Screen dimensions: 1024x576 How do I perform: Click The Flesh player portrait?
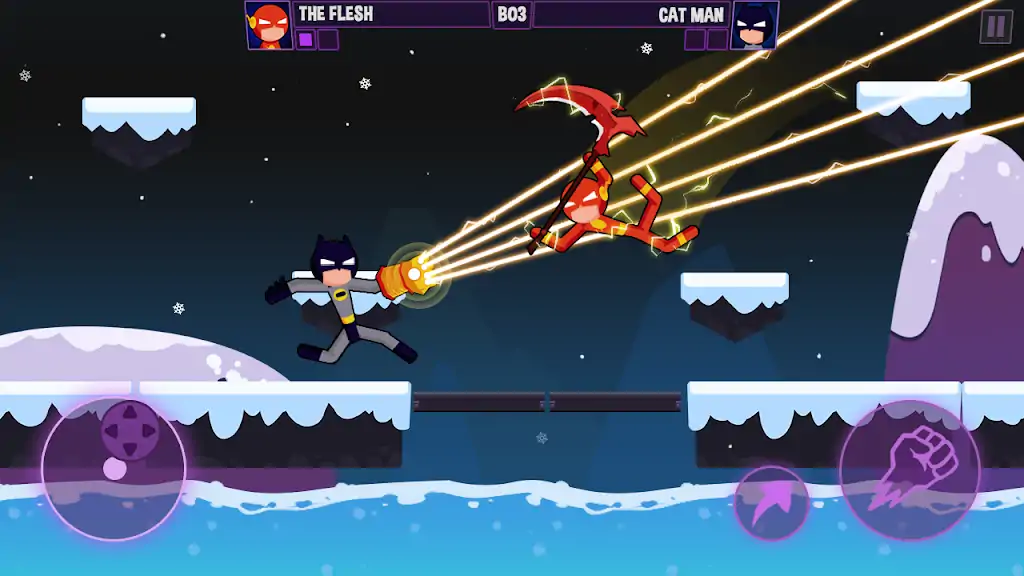(x=268, y=25)
